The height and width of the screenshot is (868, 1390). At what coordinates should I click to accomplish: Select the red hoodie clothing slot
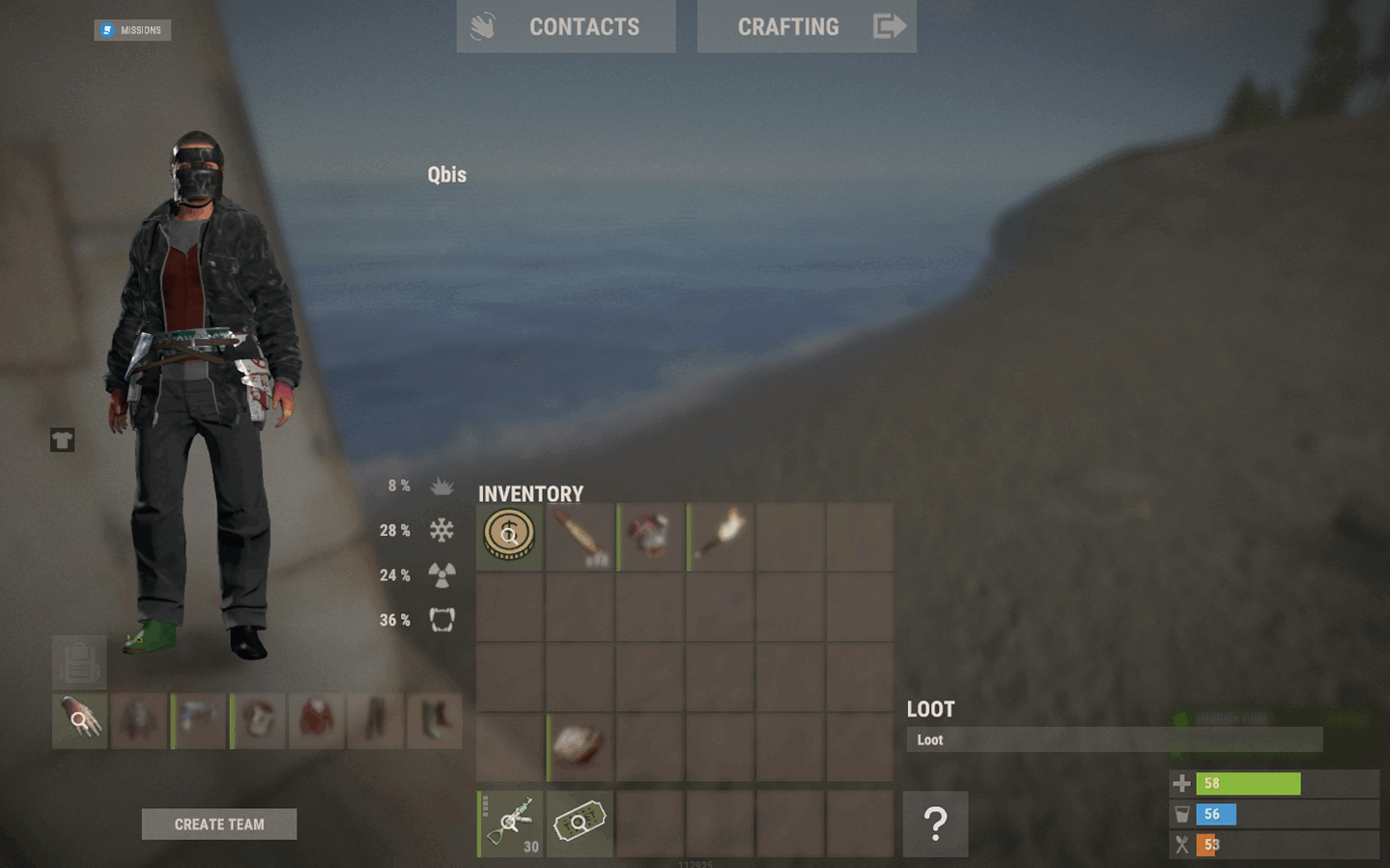click(x=317, y=720)
